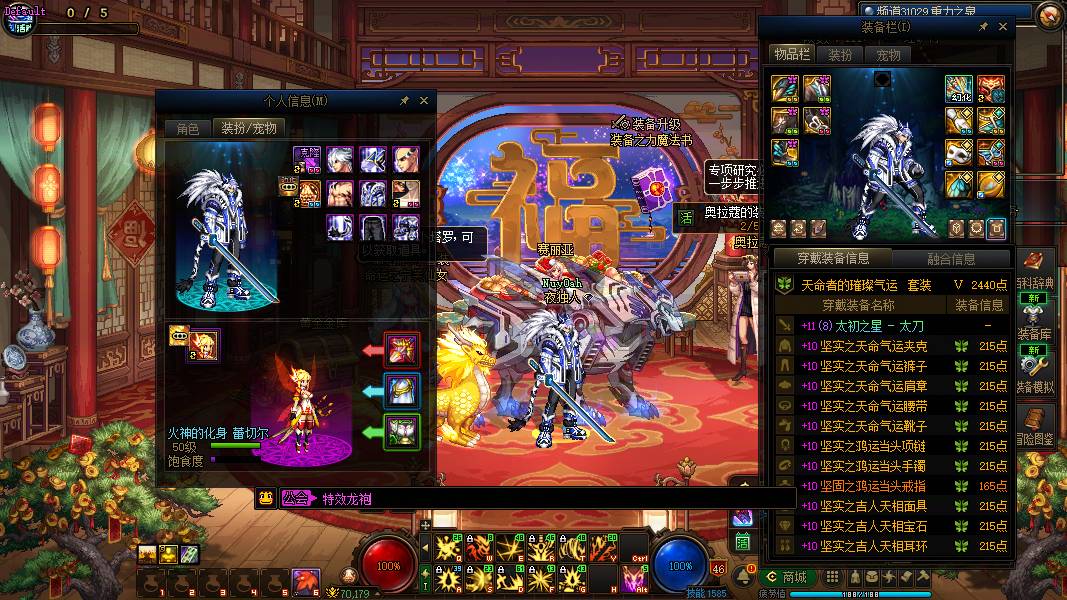1067x600 pixels.
Task: Close the 装备栏 equipment window
Action: click(x=1003, y=27)
